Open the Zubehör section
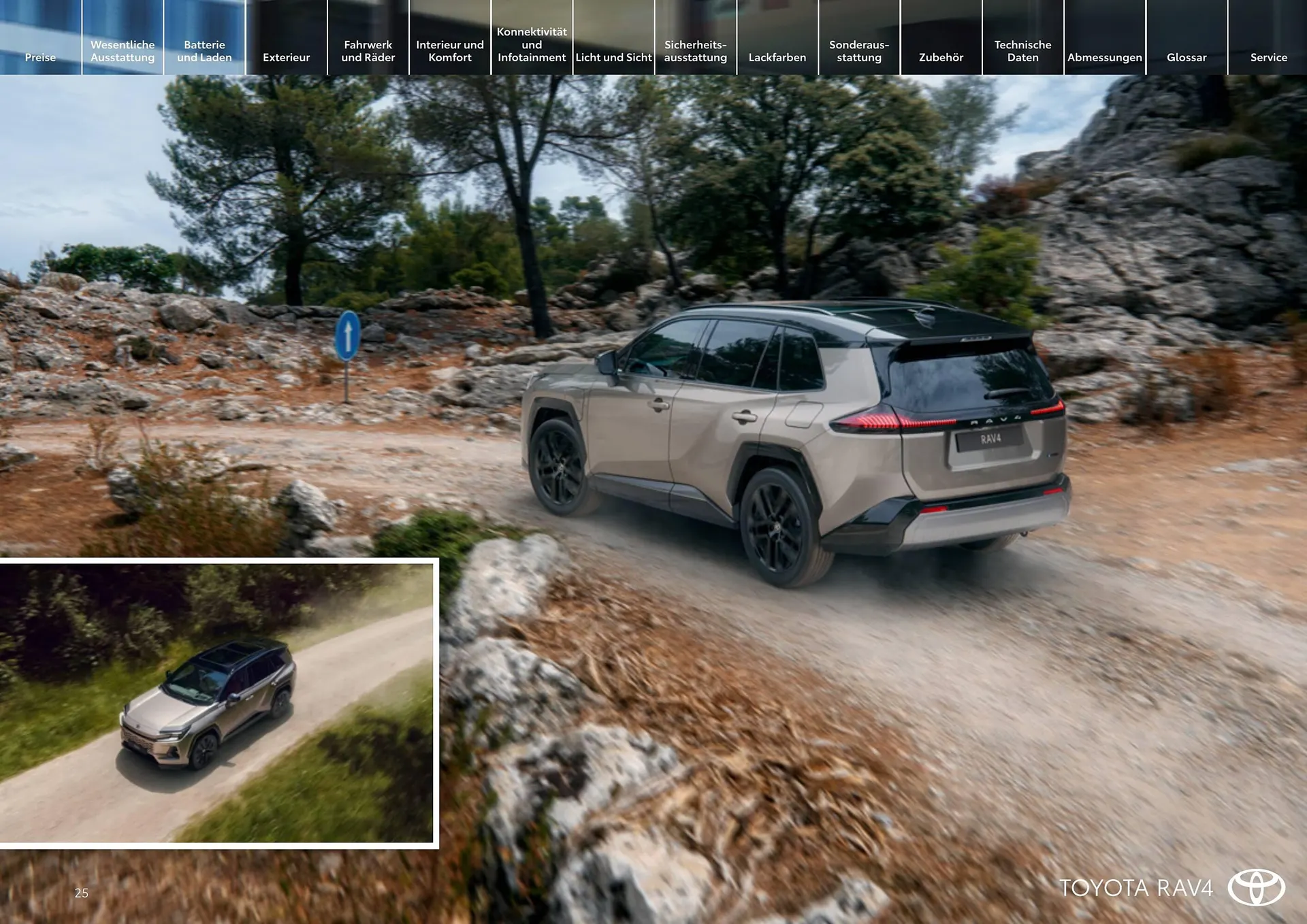The image size is (1307, 924). (941, 57)
